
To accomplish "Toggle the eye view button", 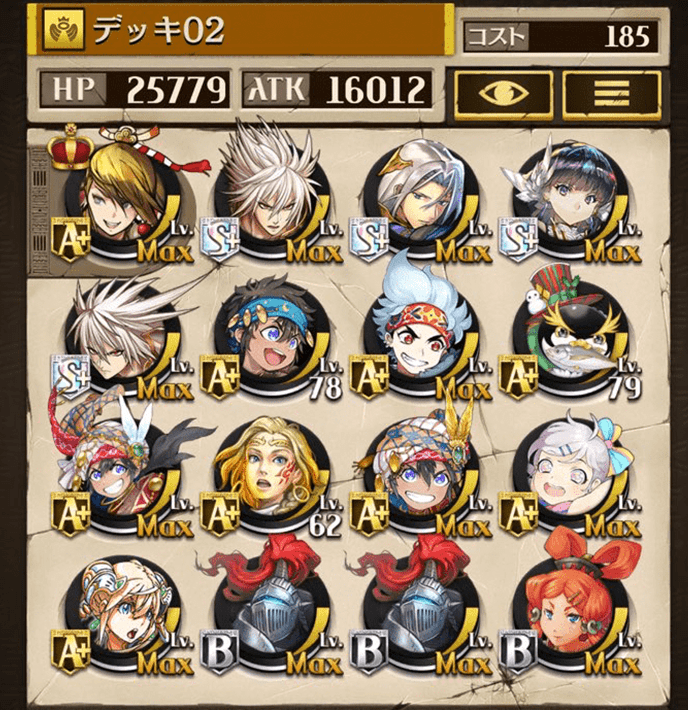I will (x=503, y=93).
